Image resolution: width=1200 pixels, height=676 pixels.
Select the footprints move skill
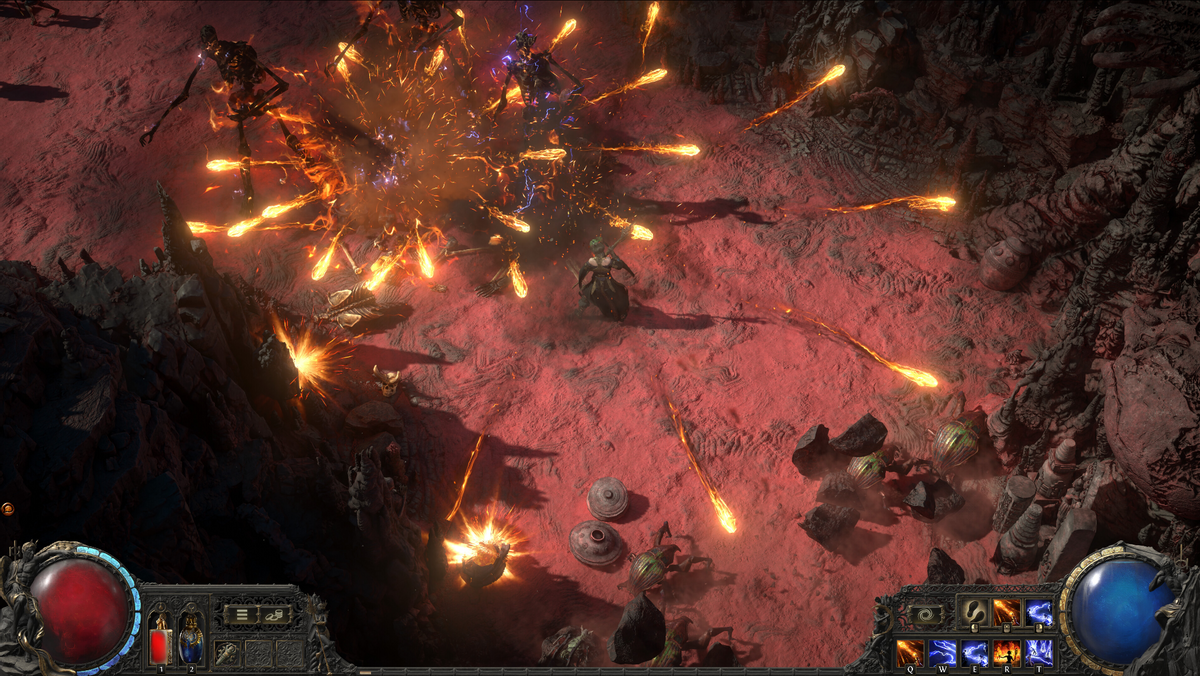coord(974,612)
